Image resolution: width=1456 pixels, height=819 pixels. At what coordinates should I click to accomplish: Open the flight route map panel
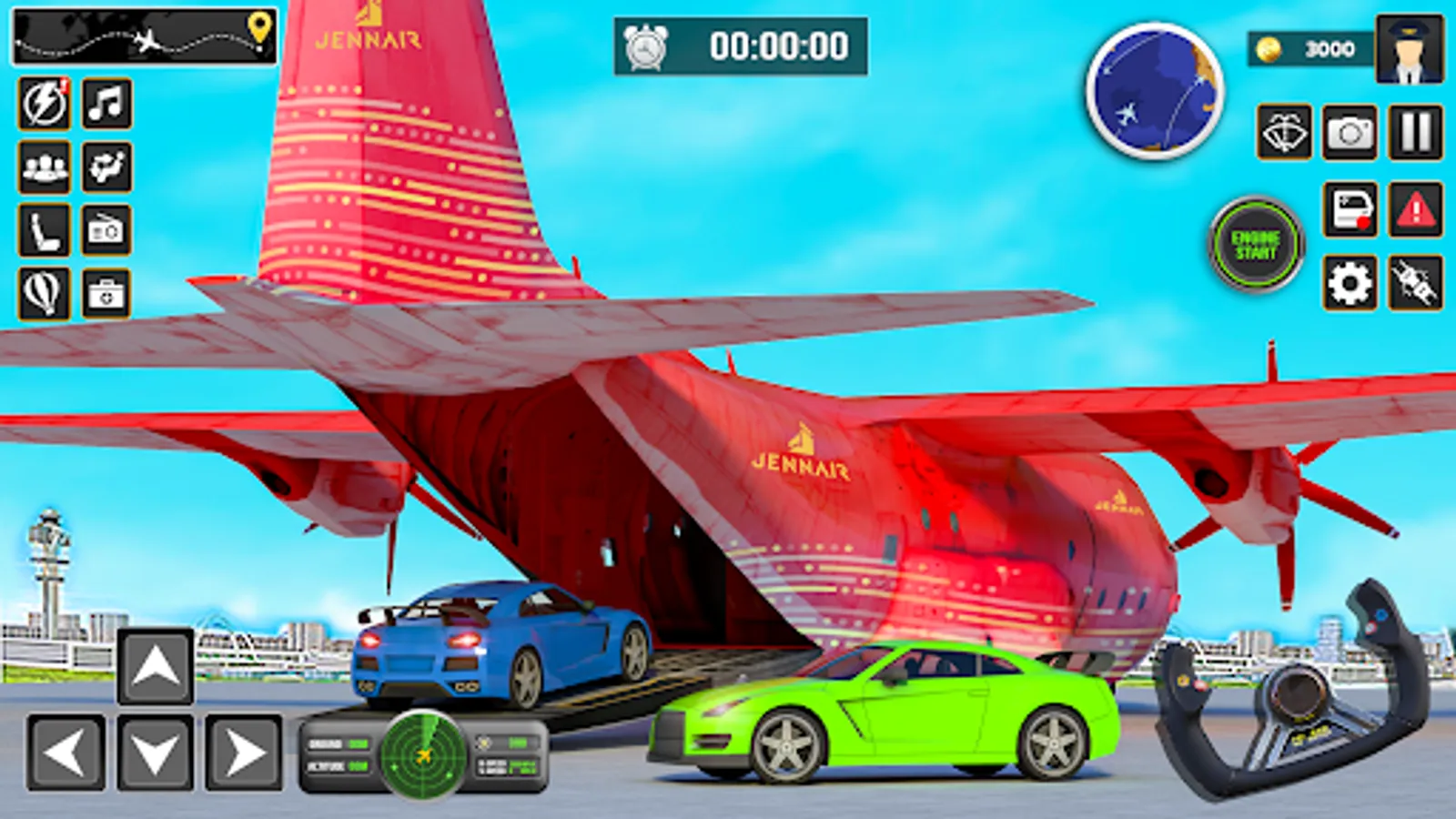tap(145, 37)
